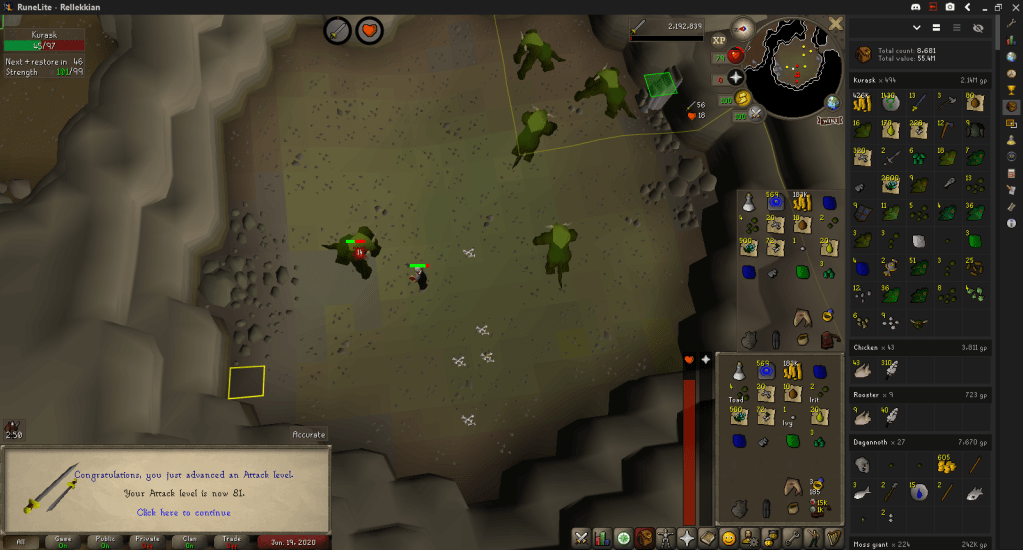Select the Private chat filter tab
1023x550 pixels.
click(148, 541)
